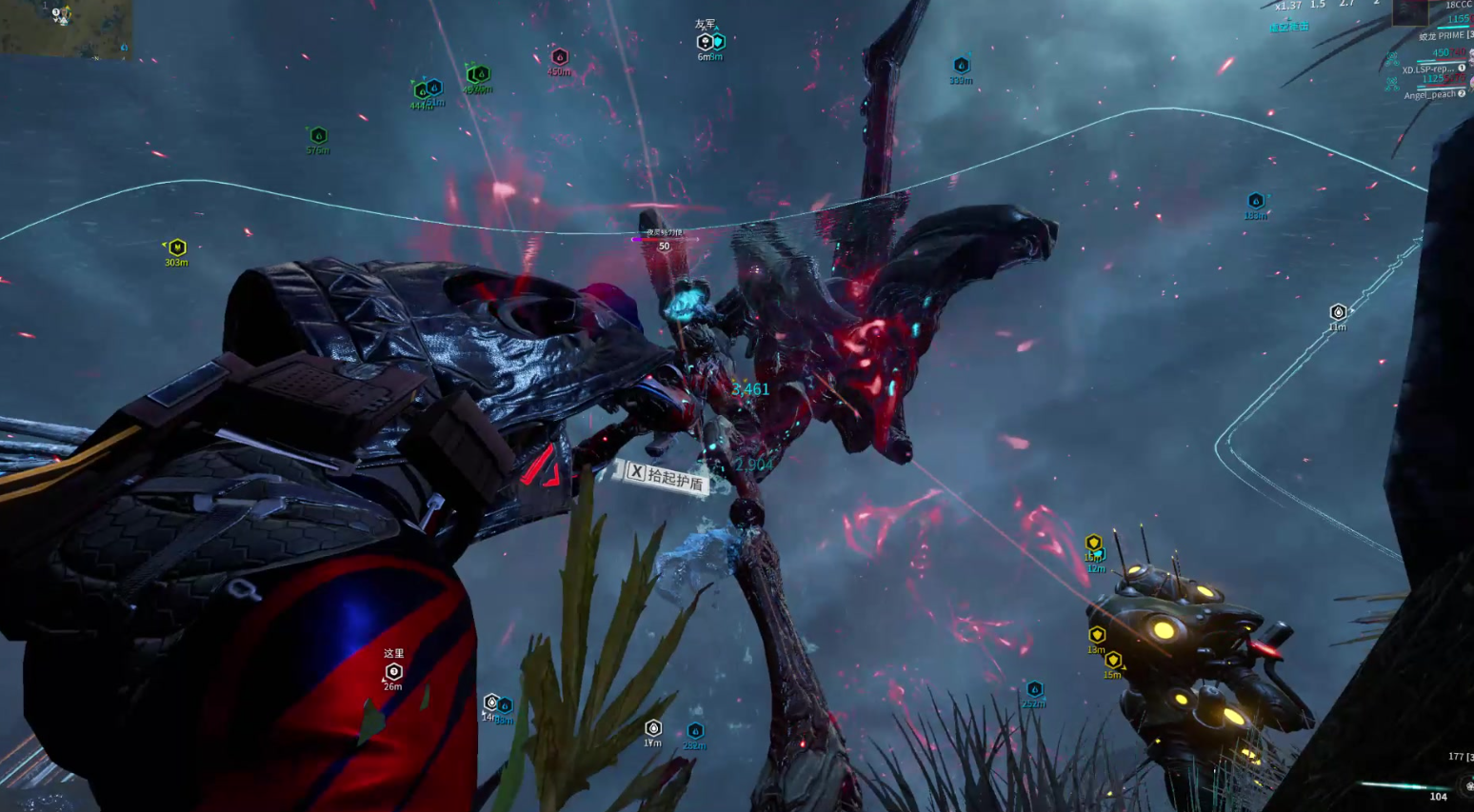
Task: Open the minimap in the corner
Action: [x=65, y=29]
